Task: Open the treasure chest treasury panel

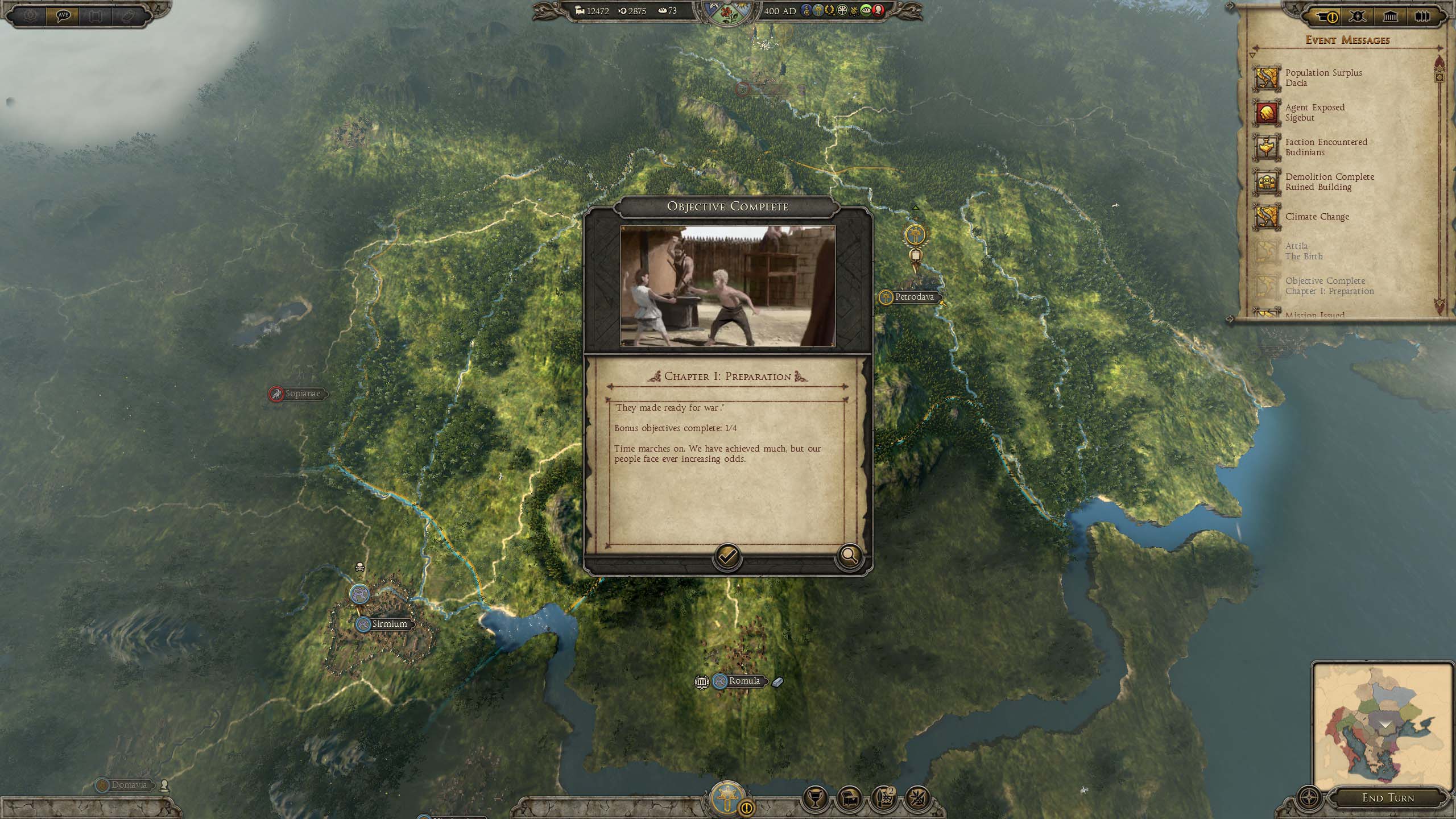Action: [850, 799]
